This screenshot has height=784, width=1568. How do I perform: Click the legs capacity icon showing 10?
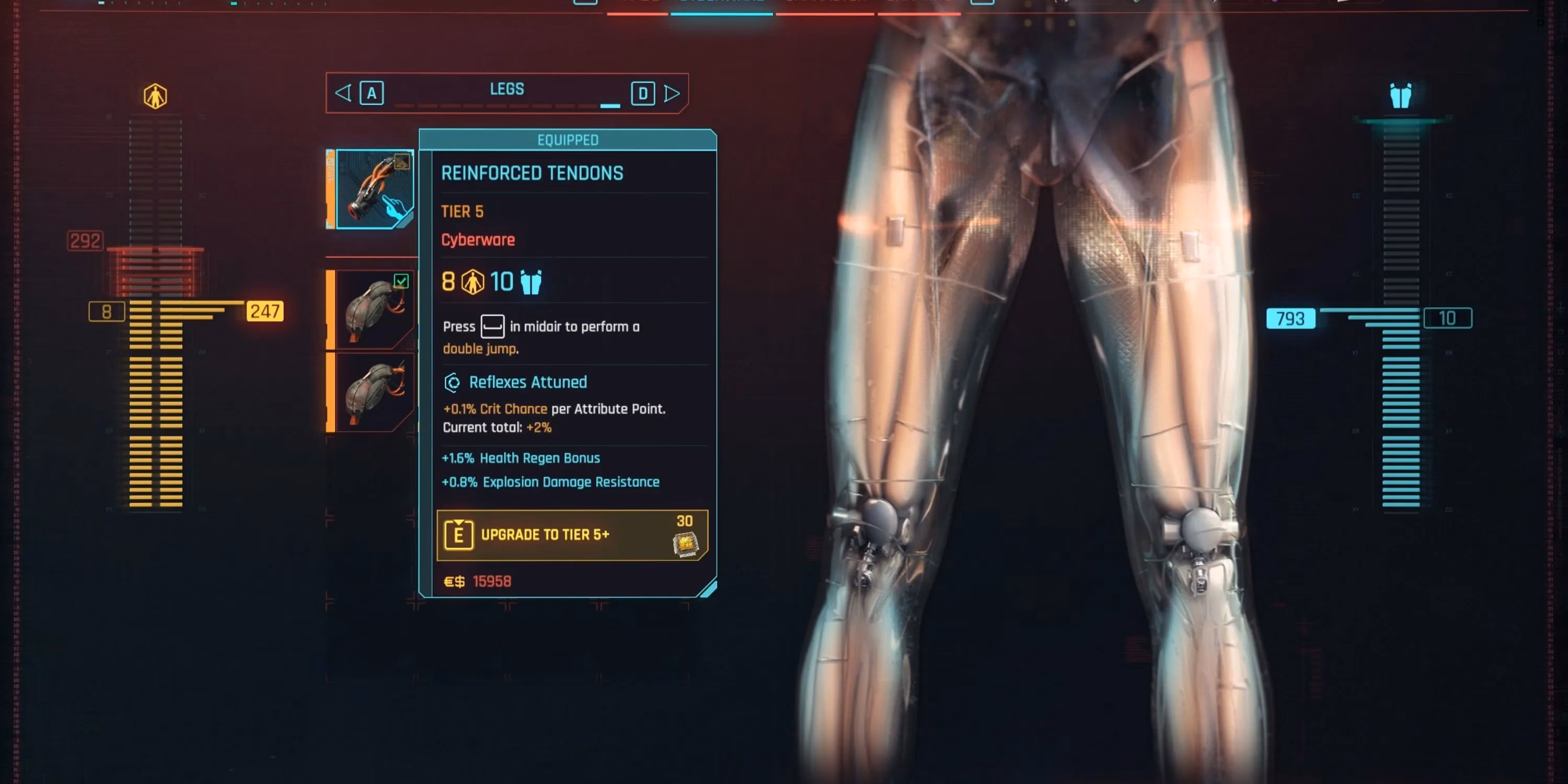point(531,282)
